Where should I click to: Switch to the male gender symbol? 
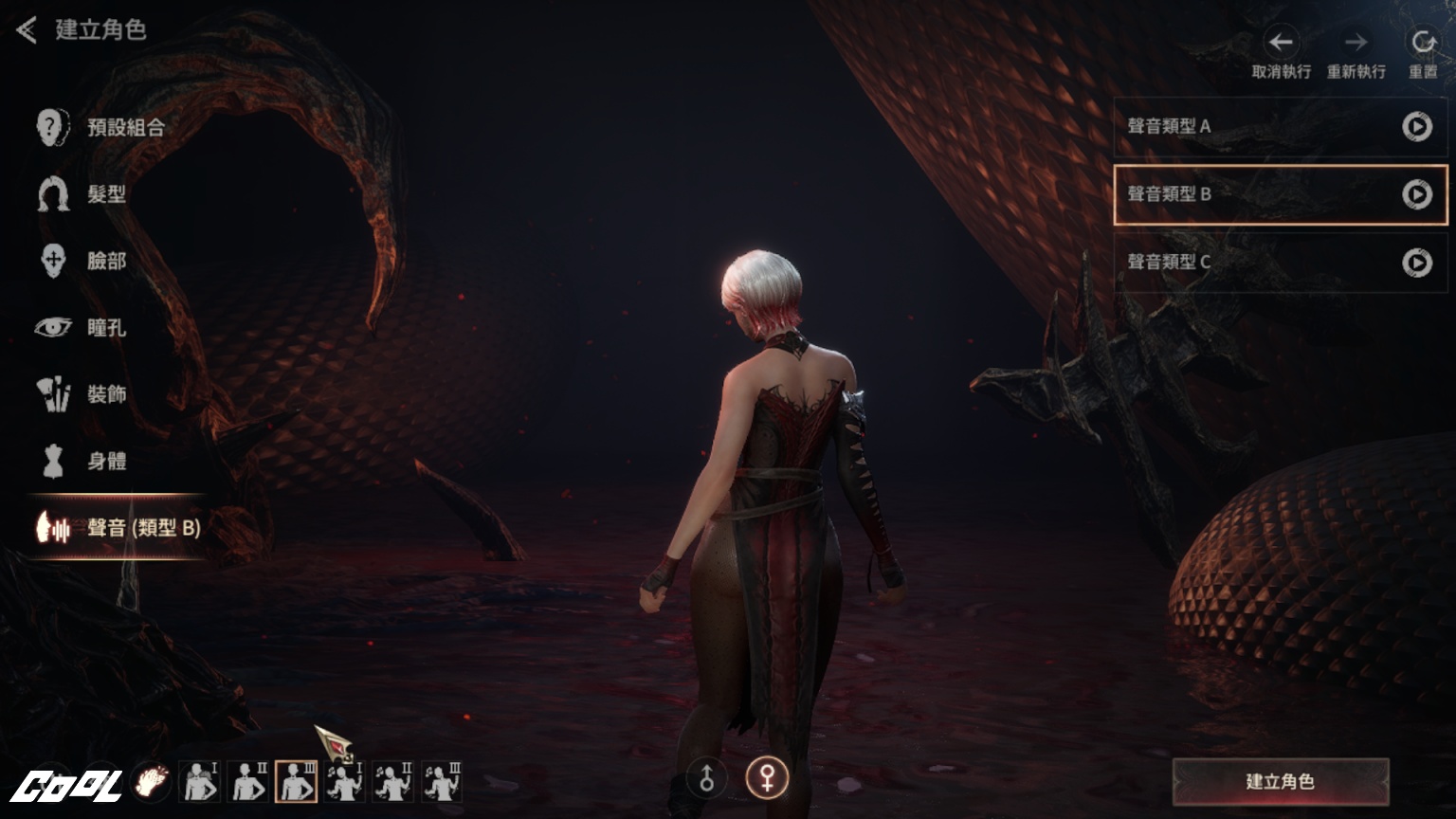click(x=707, y=779)
